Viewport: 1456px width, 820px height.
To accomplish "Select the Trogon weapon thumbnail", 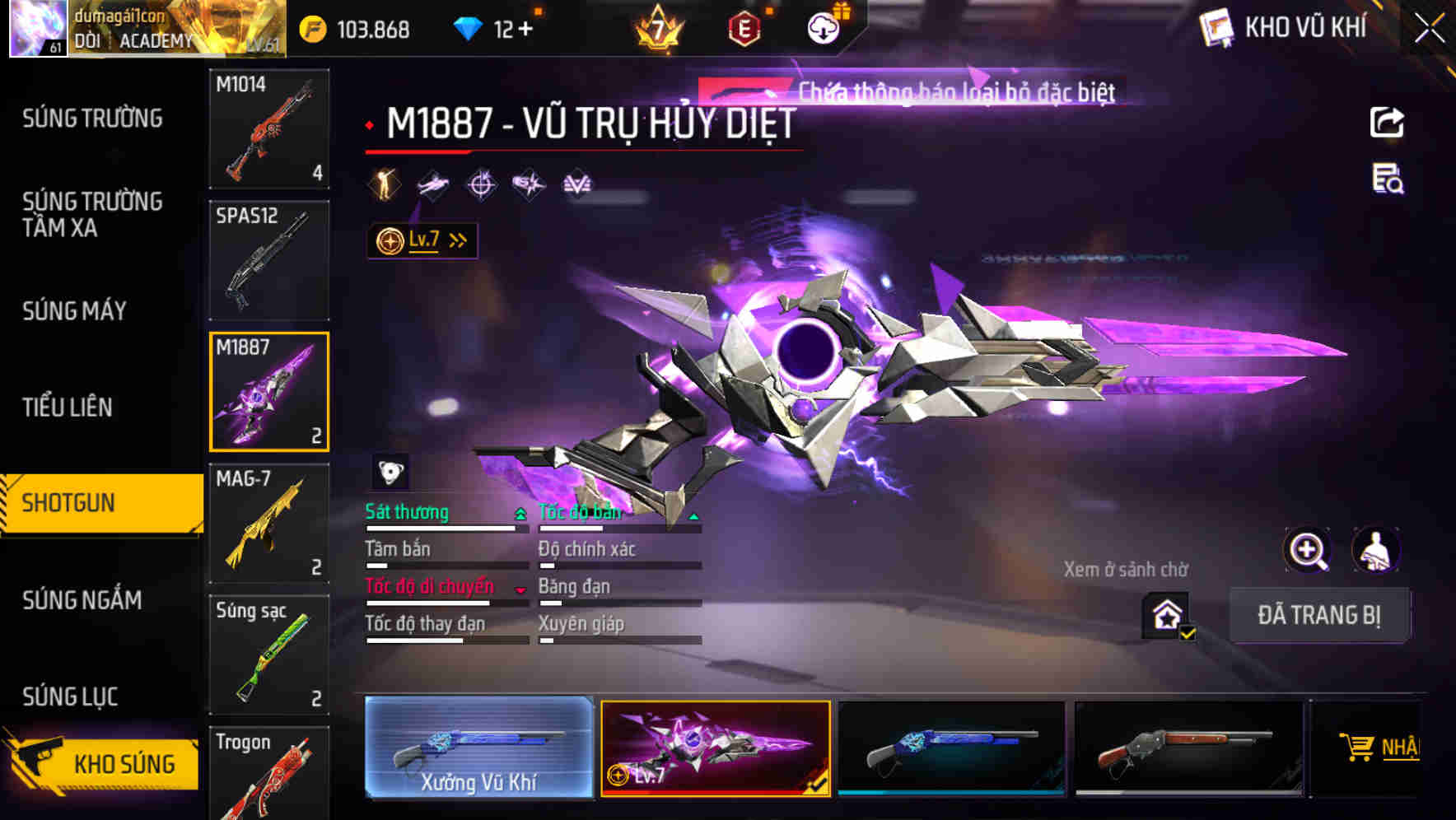I will point(269,774).
